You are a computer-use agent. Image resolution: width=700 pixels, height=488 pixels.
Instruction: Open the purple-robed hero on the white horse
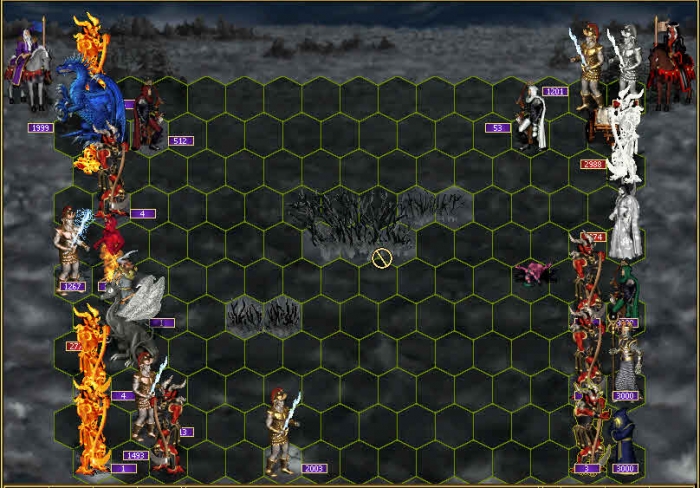[x=27, y=68]
